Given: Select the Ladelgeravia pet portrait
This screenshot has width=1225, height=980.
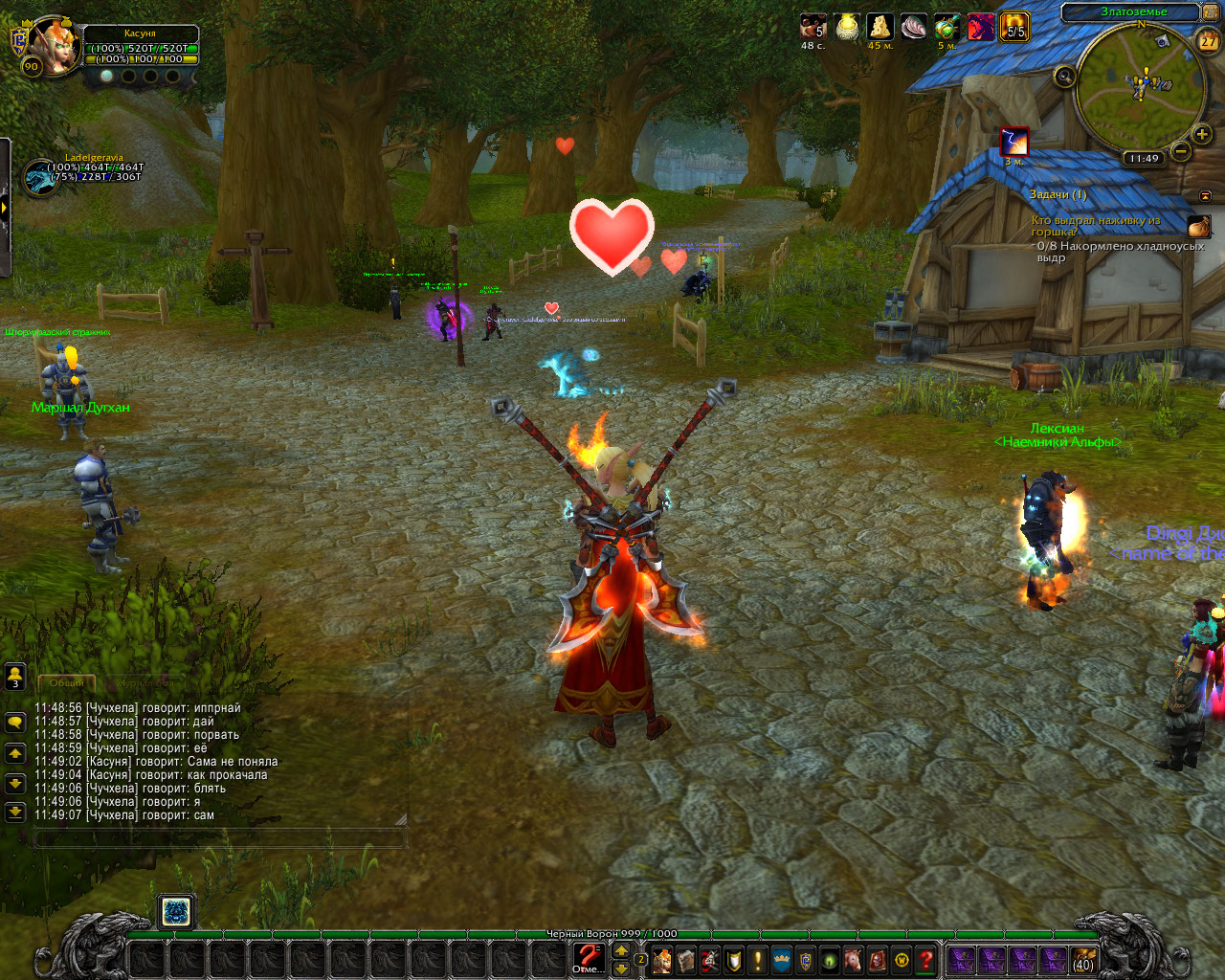Looking at the screenshot, I should 40,178.
